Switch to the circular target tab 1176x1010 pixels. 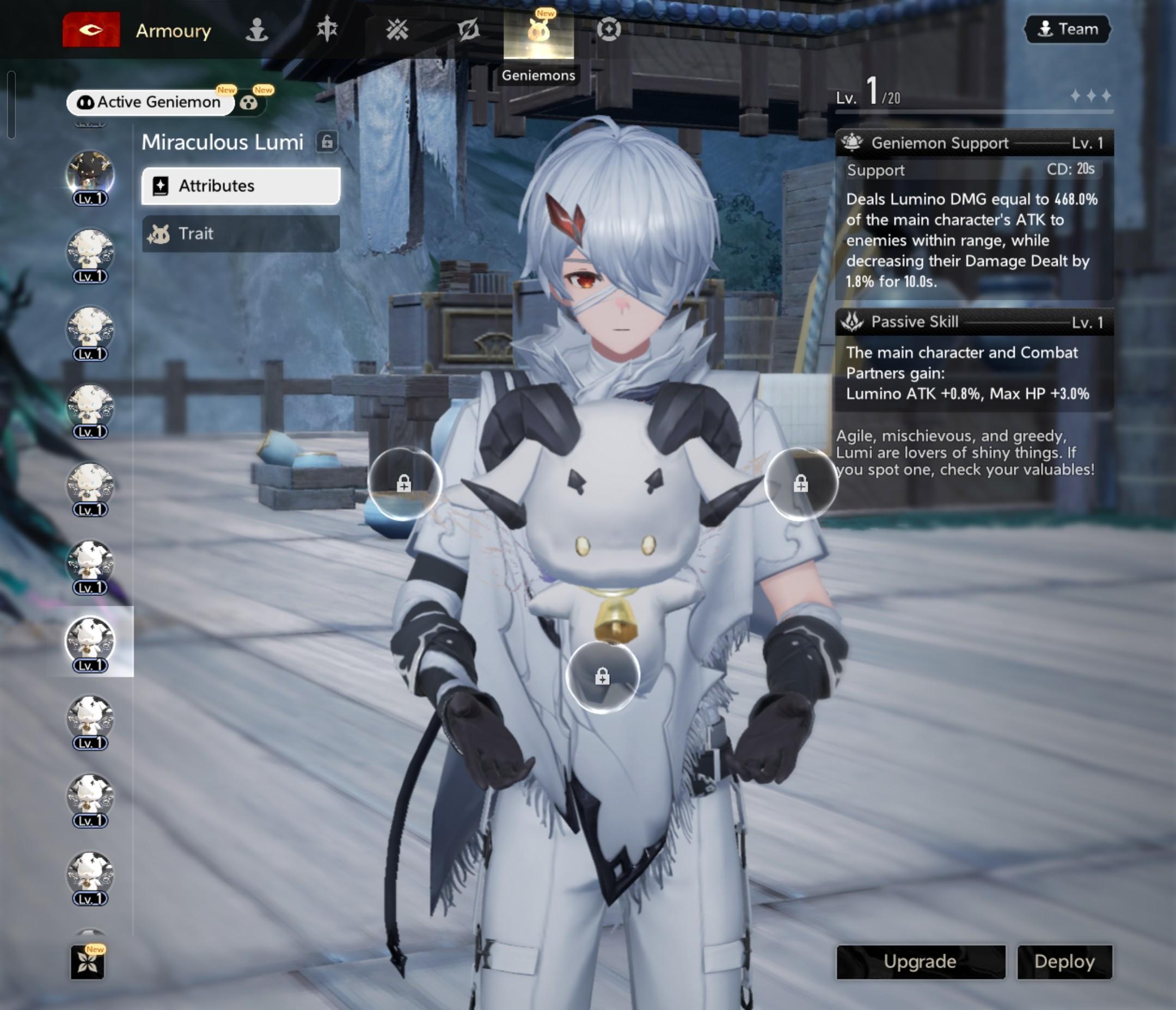coord(609,29)
